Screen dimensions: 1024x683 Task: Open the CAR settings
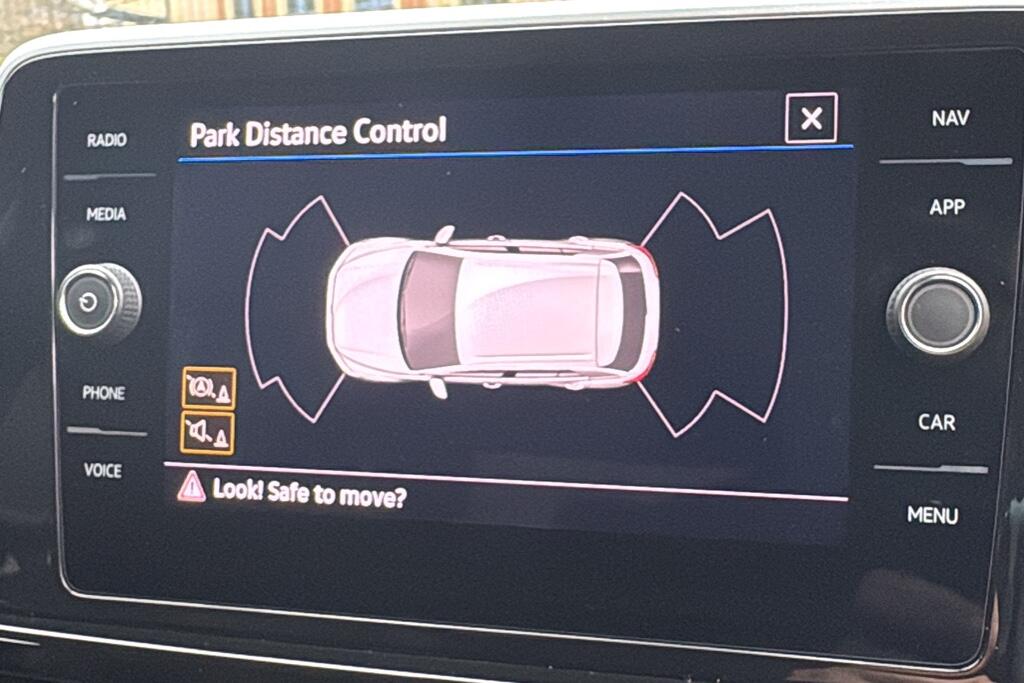pyautogui.click(x=937, y=422)
